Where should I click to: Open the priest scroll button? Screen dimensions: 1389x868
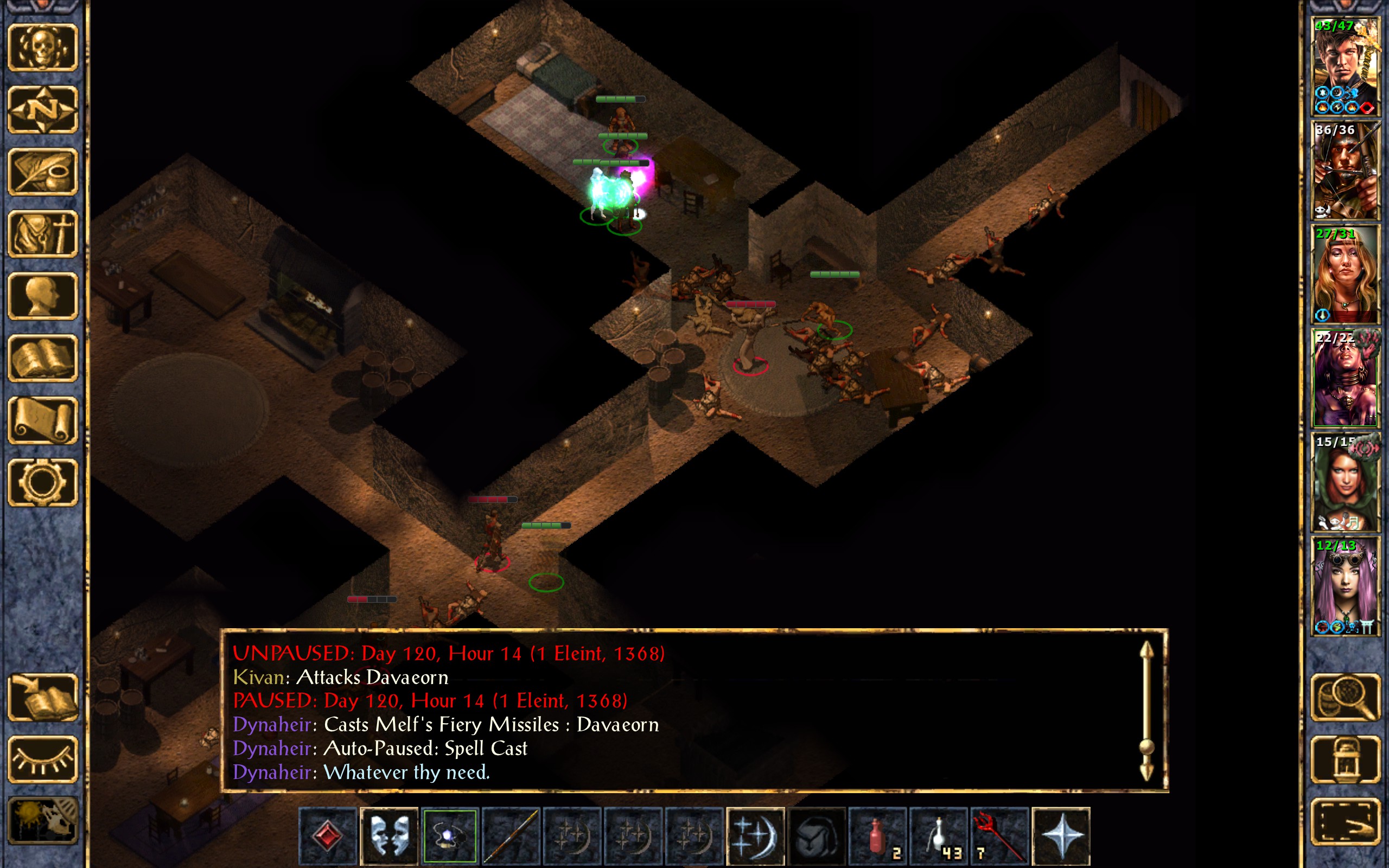point(42,420)
